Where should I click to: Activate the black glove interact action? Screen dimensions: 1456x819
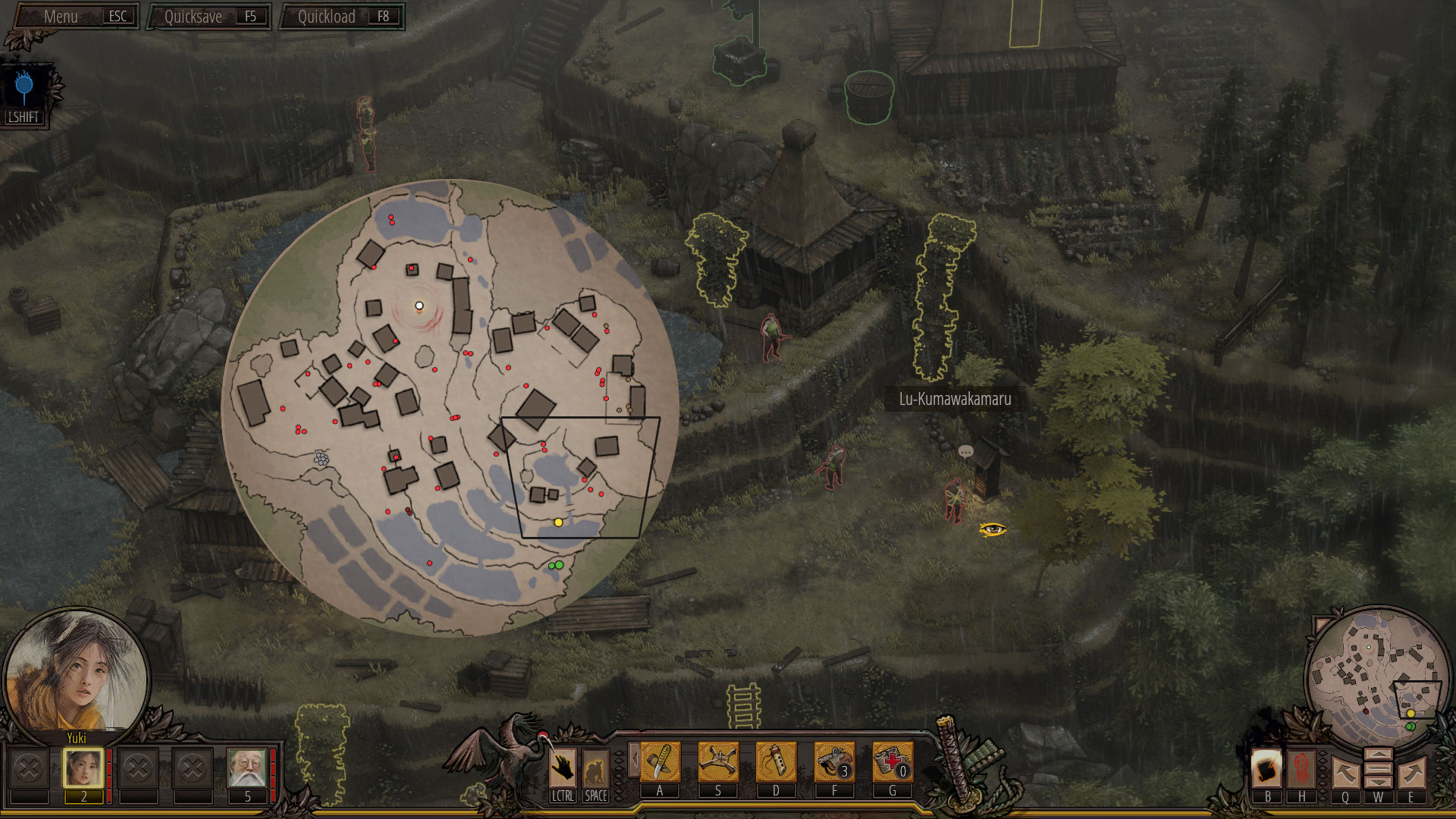563,768
